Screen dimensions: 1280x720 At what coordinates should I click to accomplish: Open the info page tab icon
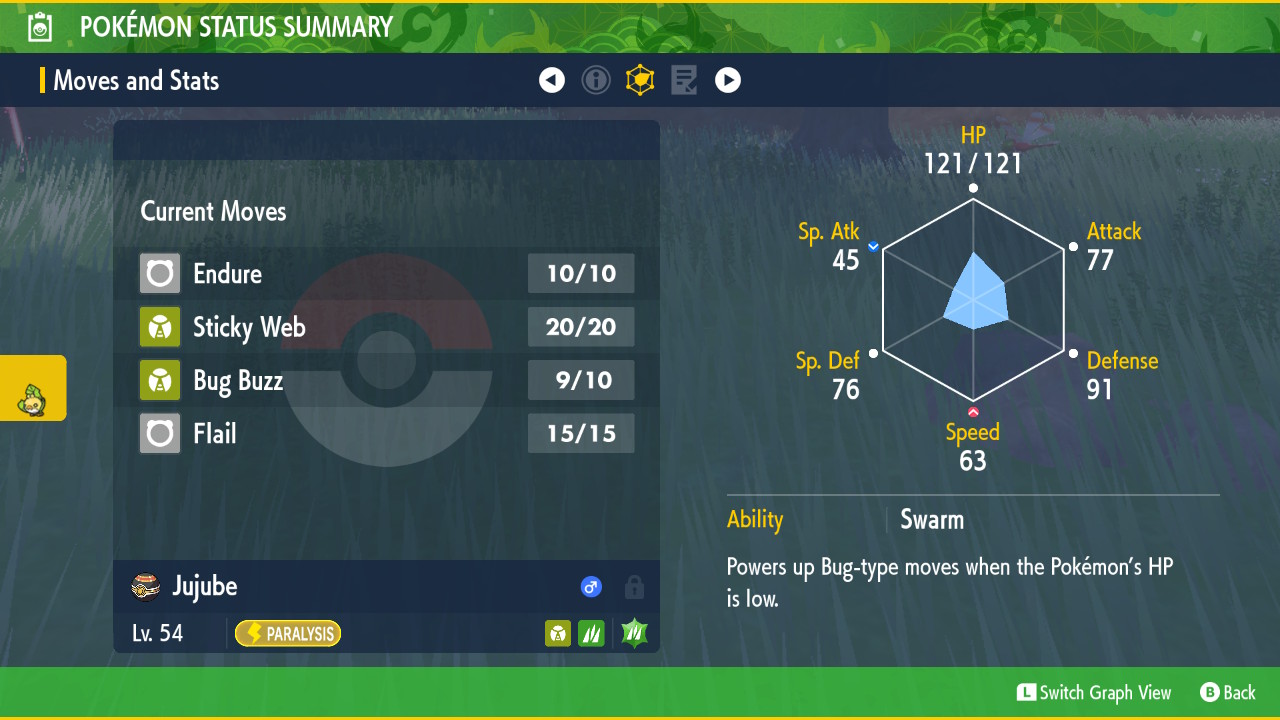596,81
